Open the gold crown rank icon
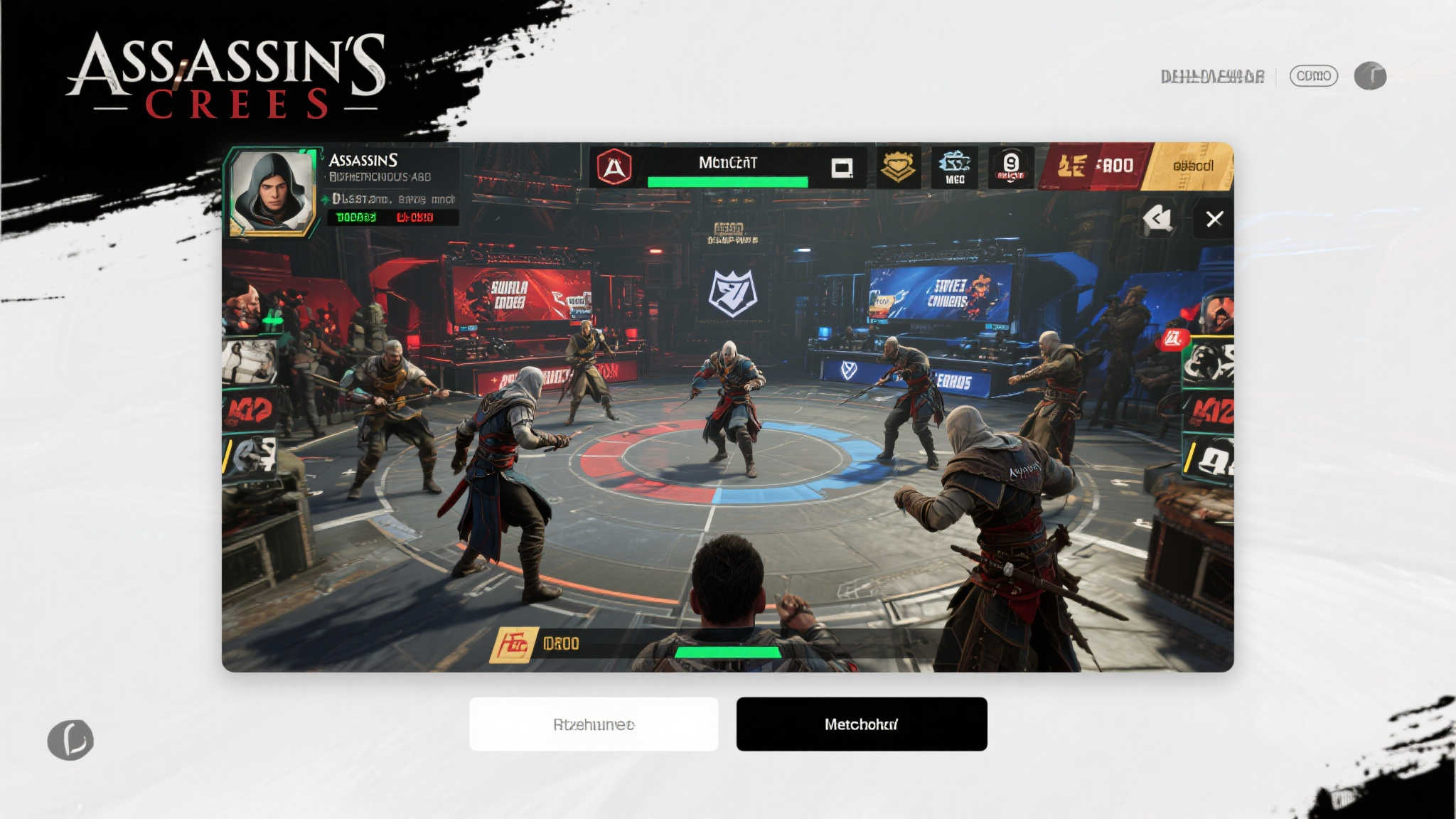 (898, 168)
